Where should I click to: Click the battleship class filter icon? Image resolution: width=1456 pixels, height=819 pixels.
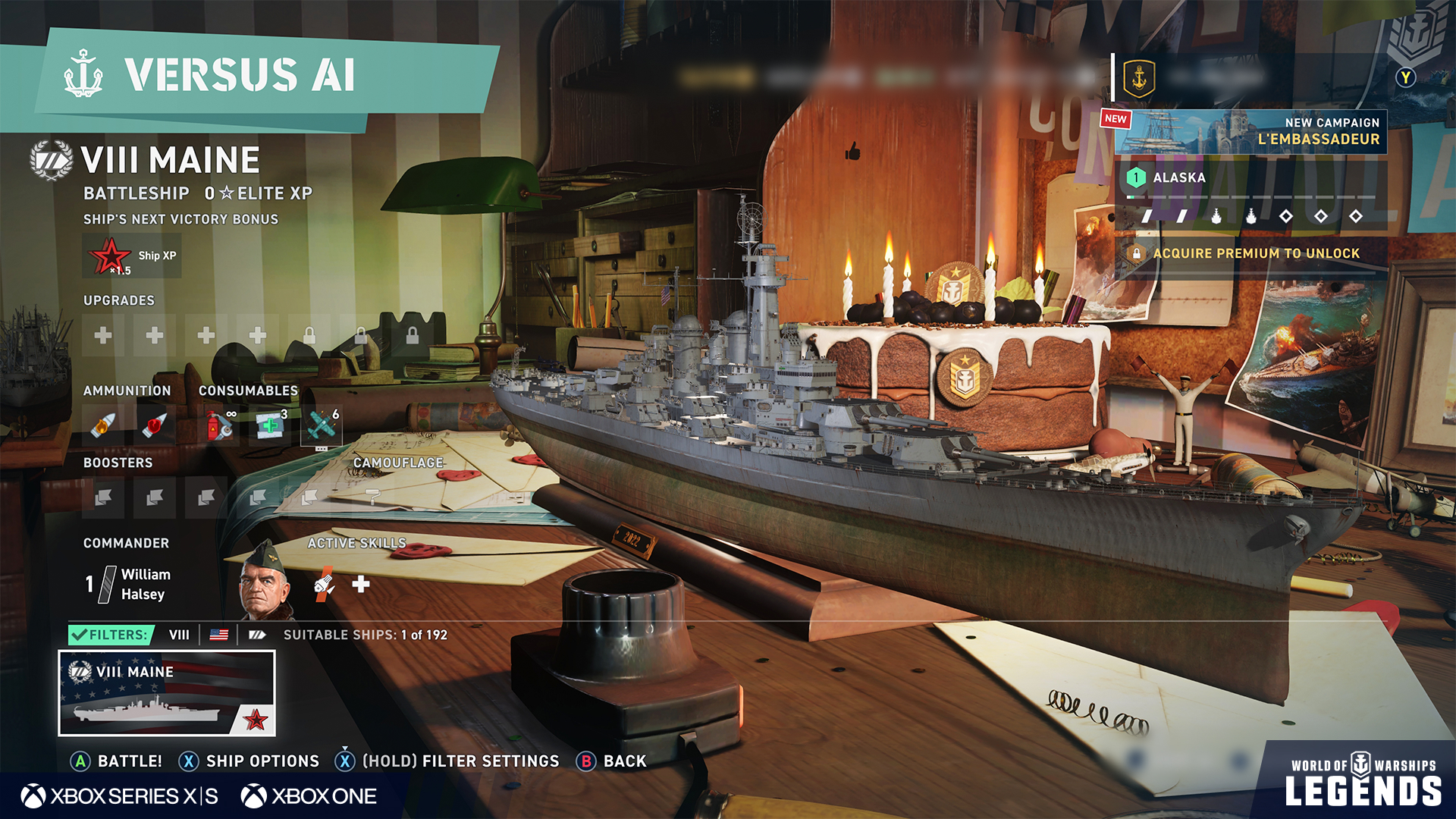tap(257, 635)
